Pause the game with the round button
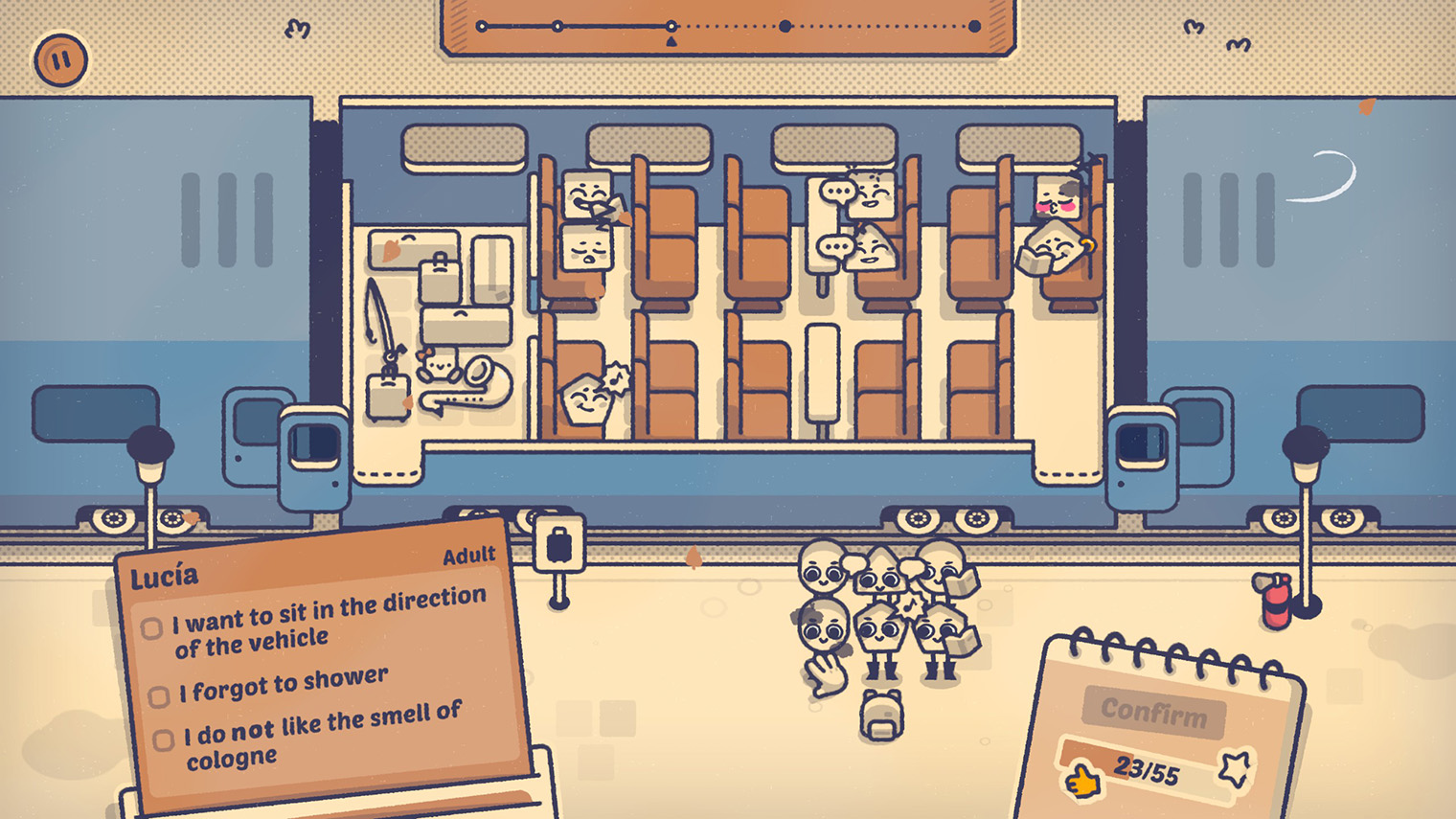Screen dimensions: 1456x819 60,60
